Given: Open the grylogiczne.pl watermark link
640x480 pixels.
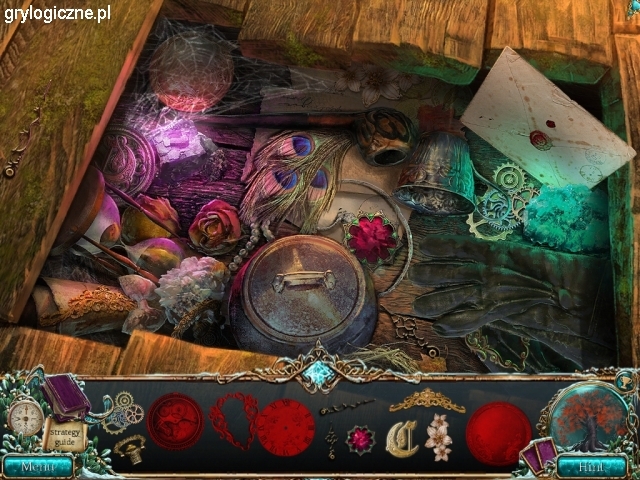Looking at the screenshot, I should click(x=57, y=14).
